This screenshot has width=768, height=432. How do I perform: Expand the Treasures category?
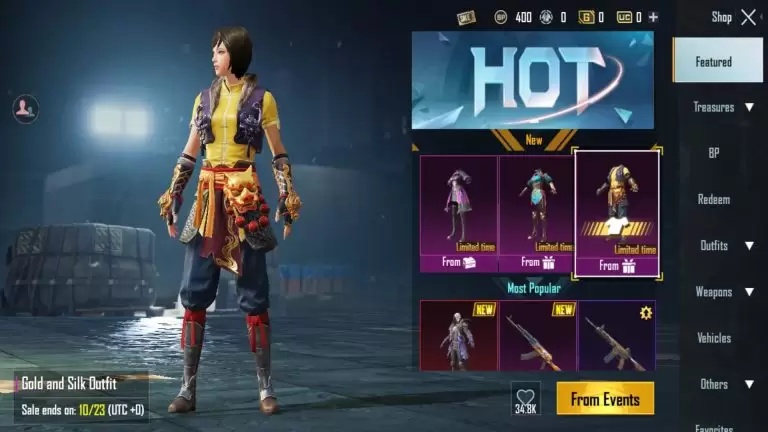723,107
